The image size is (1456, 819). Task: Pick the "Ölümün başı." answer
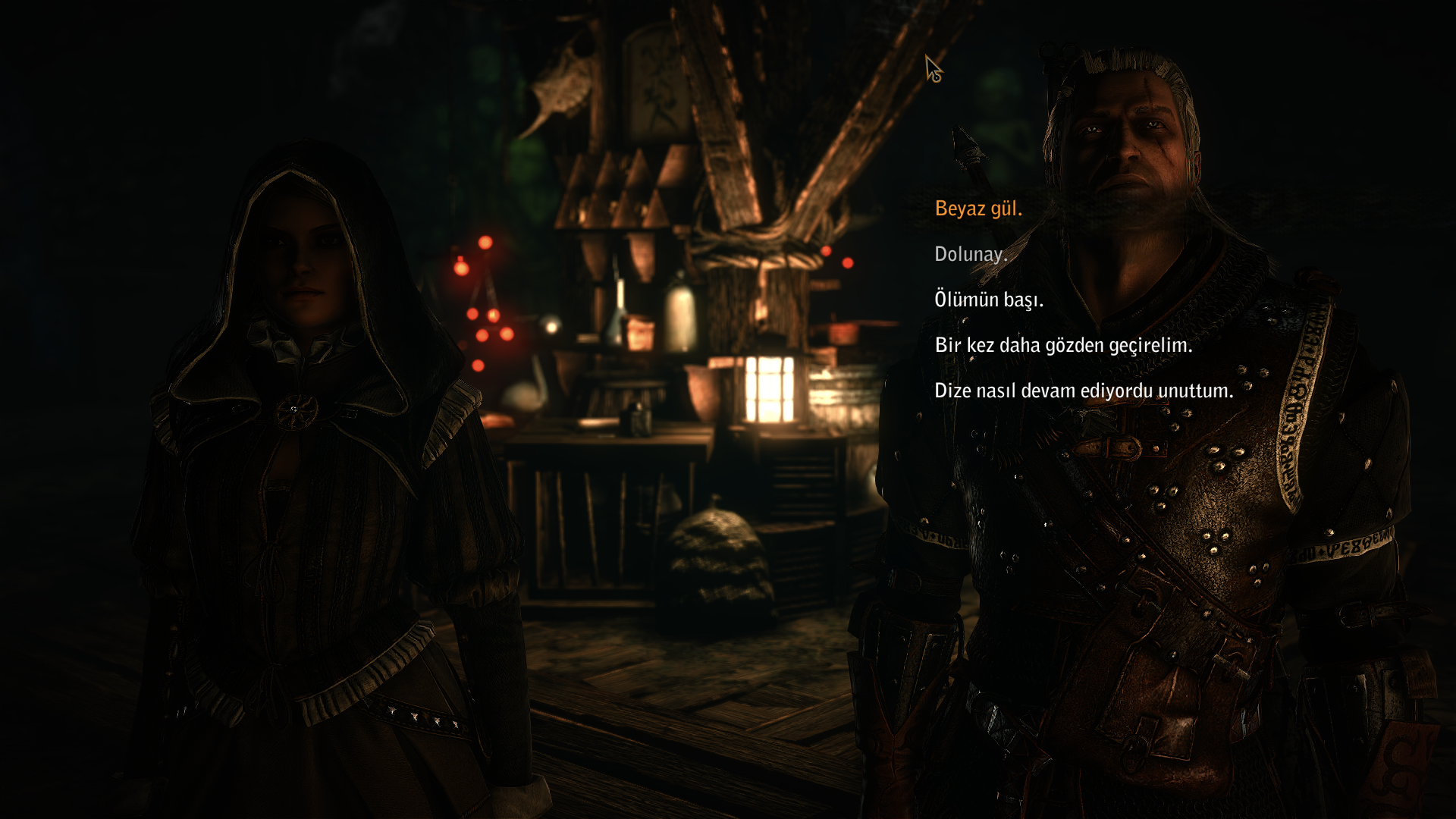click(989, 300)
